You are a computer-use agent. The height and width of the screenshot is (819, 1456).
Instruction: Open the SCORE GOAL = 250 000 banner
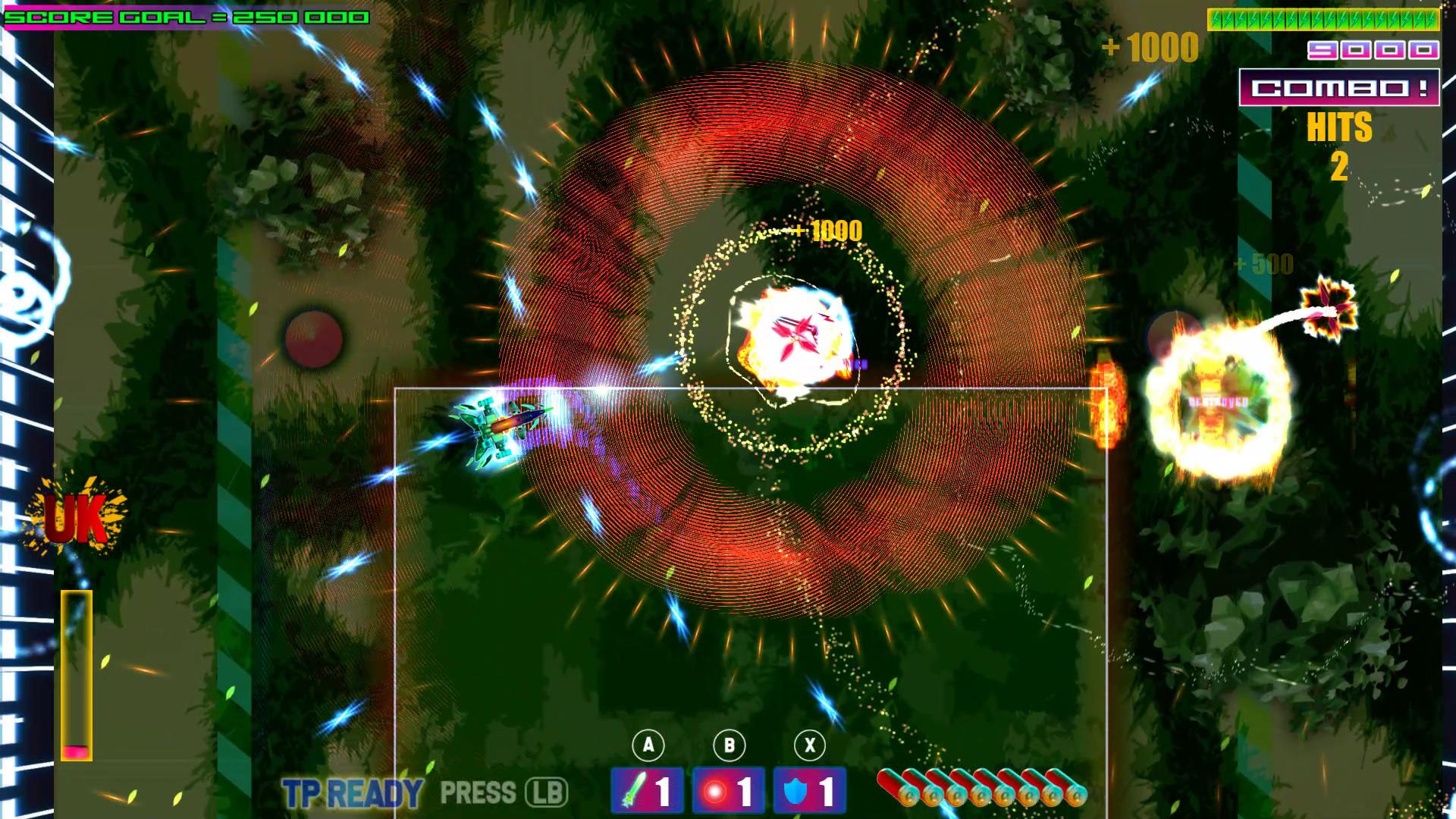pos(186,14)
